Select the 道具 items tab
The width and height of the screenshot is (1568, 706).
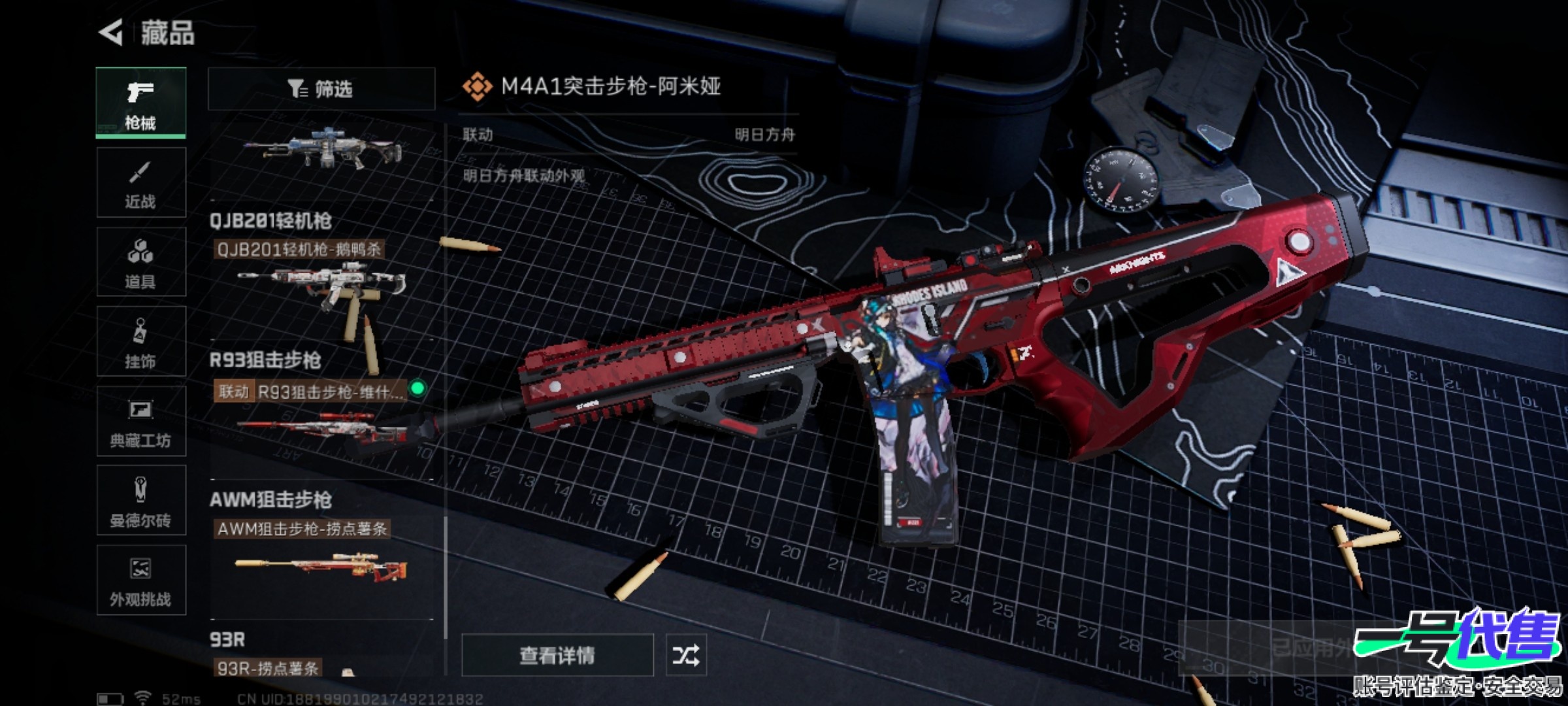point(140,262)
